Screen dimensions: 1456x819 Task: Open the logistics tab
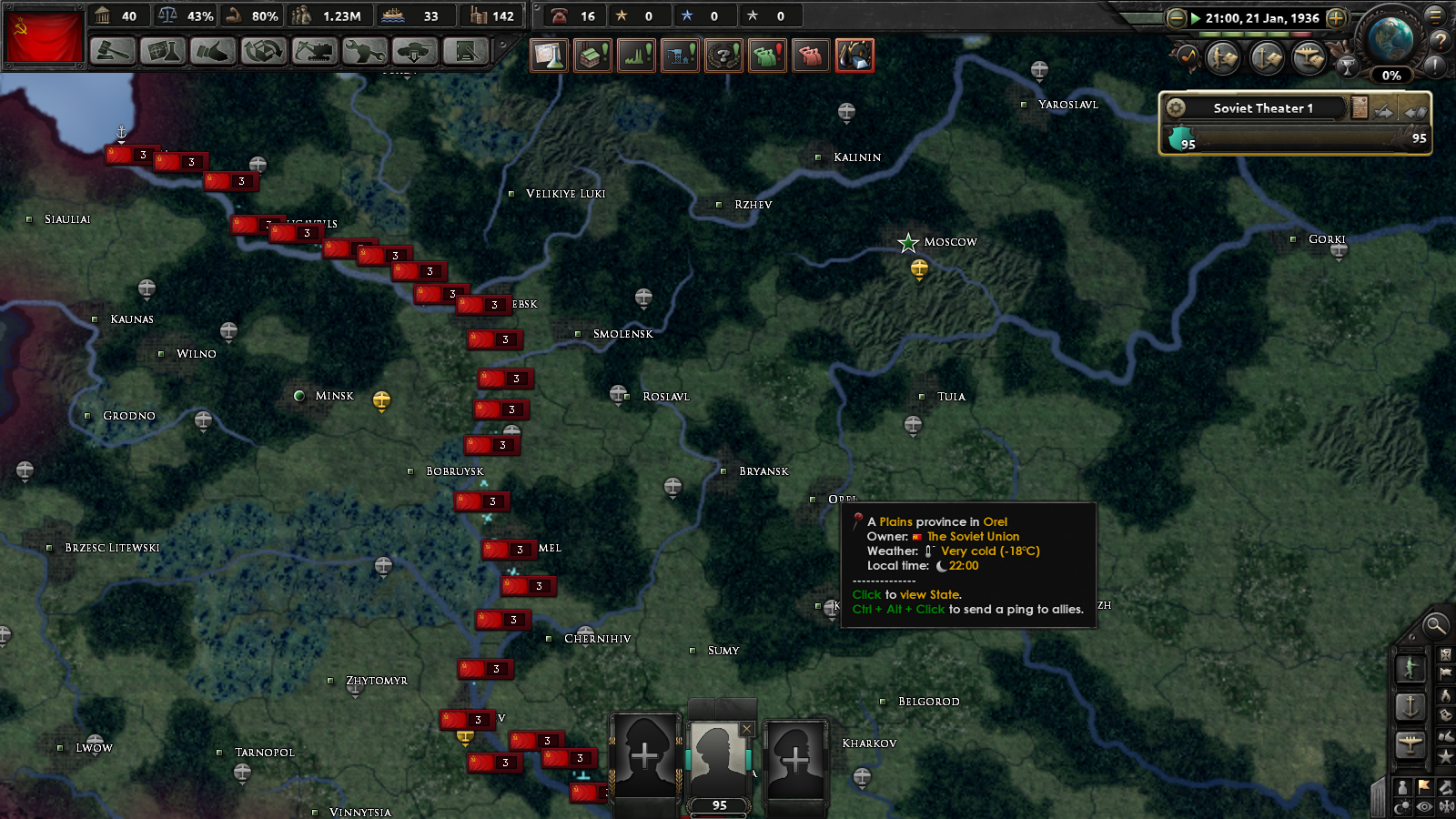click(466, 52)
